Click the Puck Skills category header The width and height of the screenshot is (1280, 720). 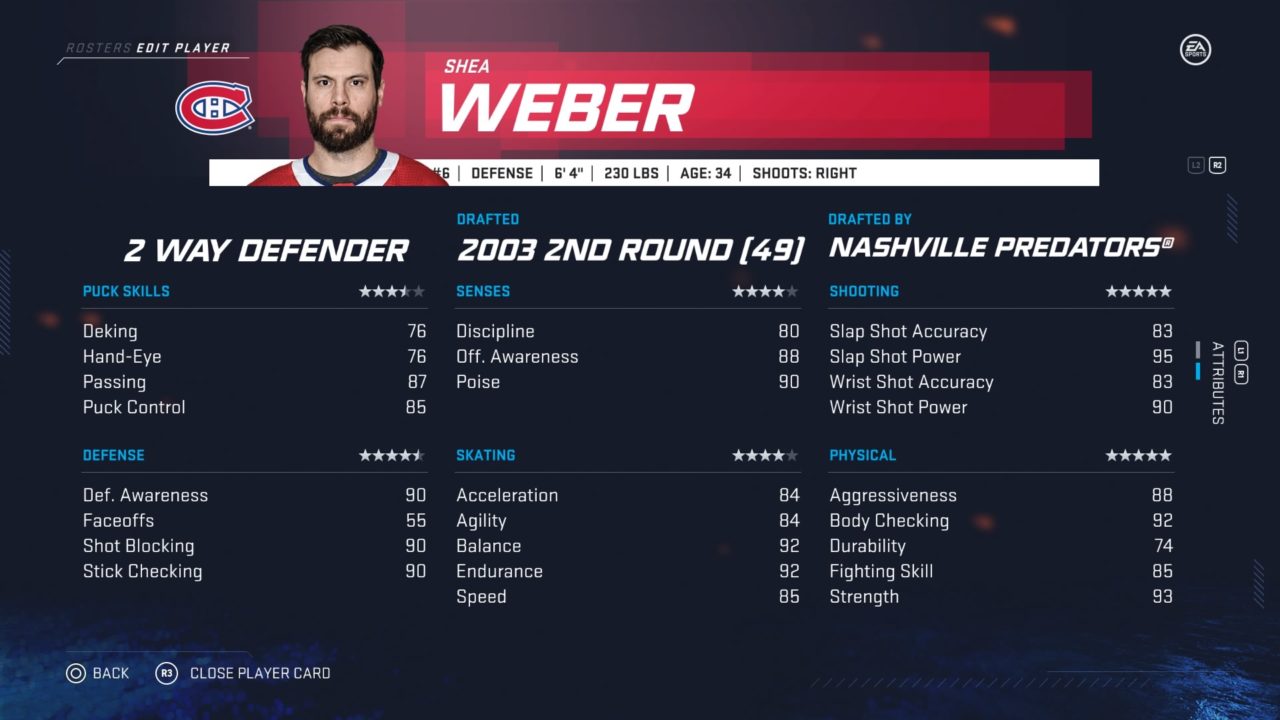(126, 292)
